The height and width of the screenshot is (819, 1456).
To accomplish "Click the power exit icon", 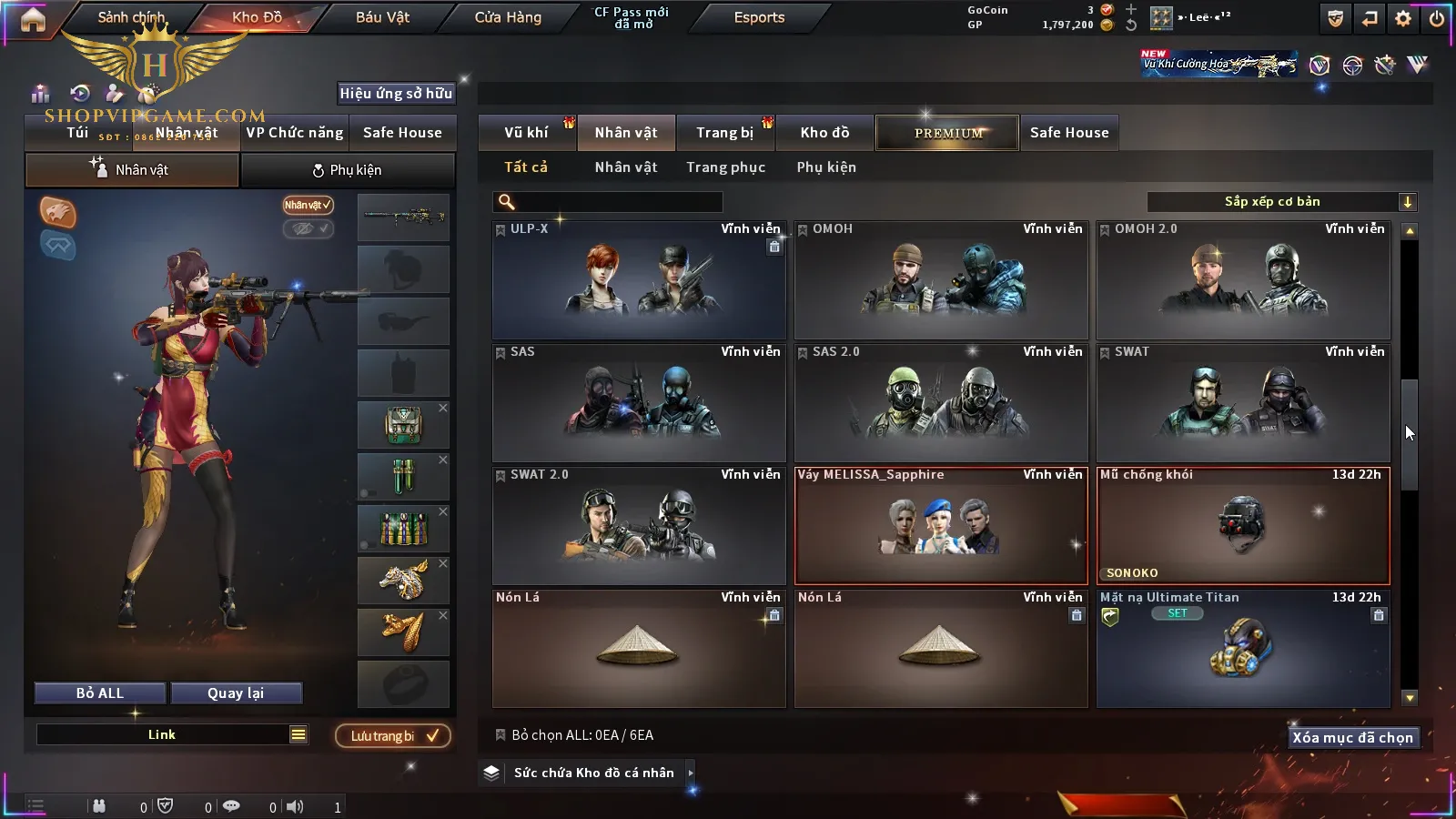I will tap(1437, 18).
